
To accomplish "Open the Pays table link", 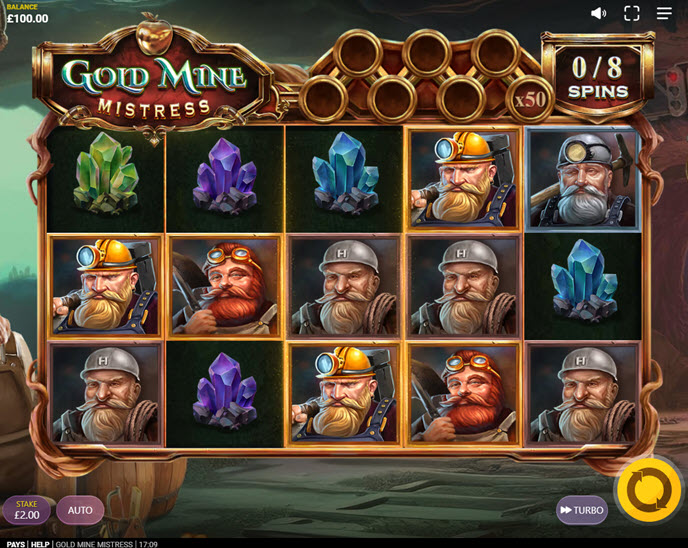I will (14, 543).
